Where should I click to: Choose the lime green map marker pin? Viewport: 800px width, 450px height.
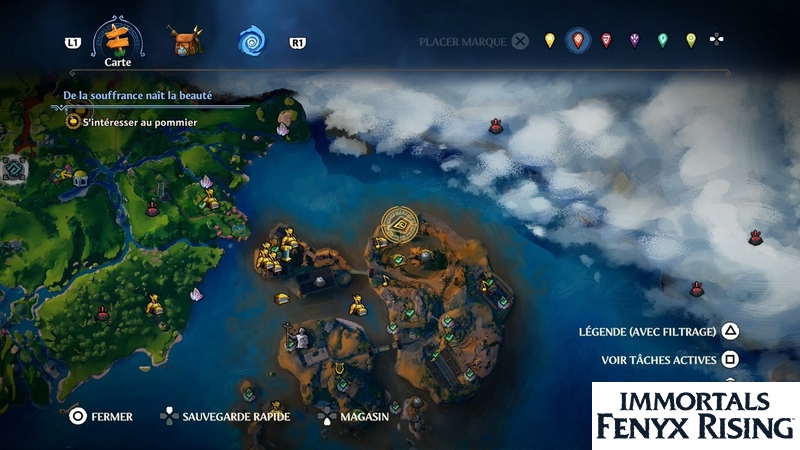[690, 41]
